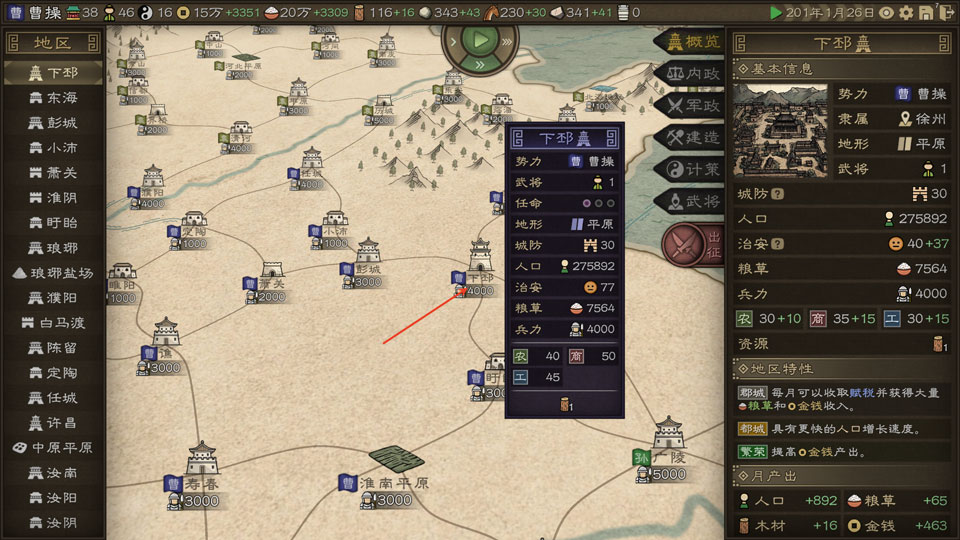Switch to the 概览 overview tab

click(689, 42)
